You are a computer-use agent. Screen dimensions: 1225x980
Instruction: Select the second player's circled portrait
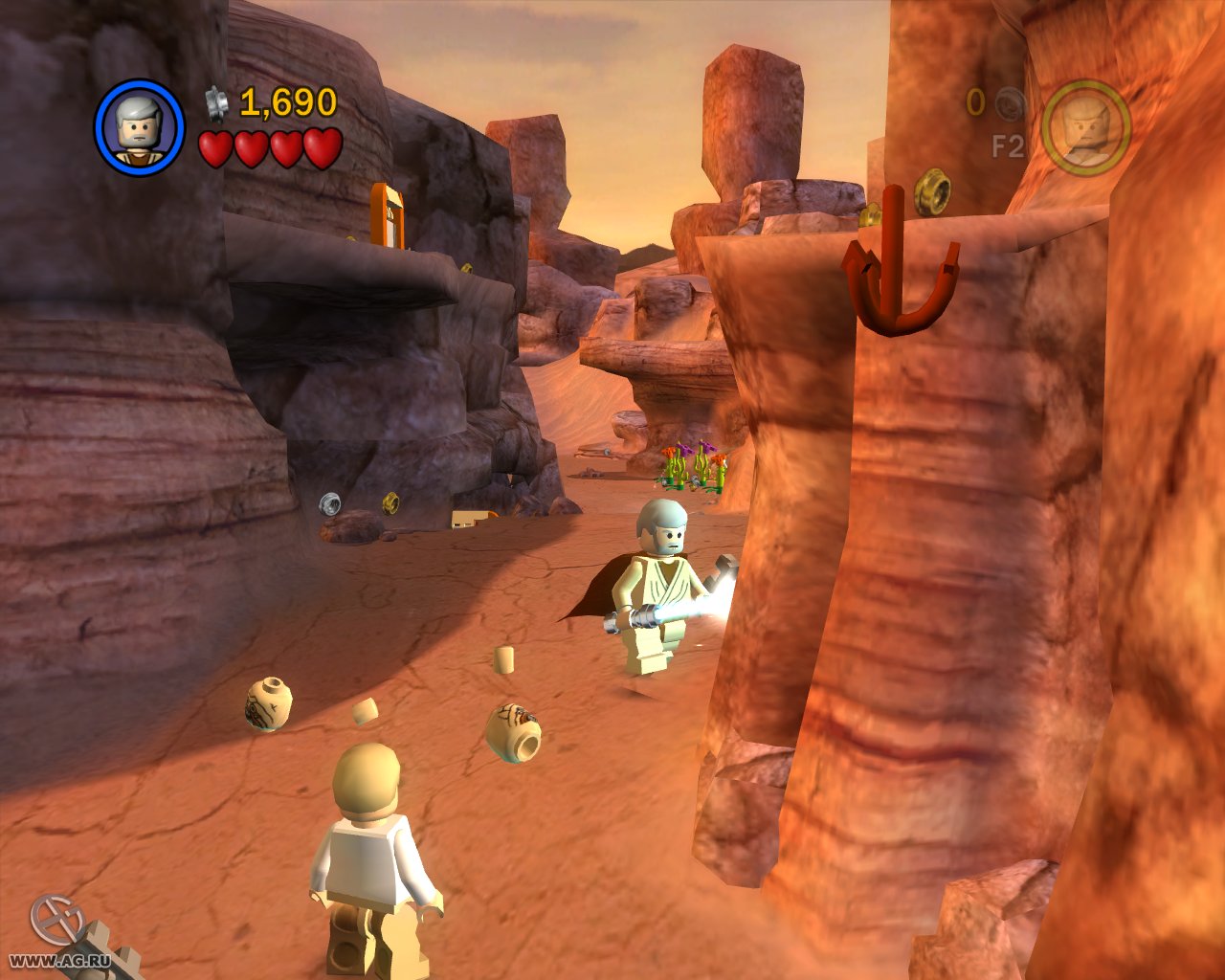(x=1090, y=128)
